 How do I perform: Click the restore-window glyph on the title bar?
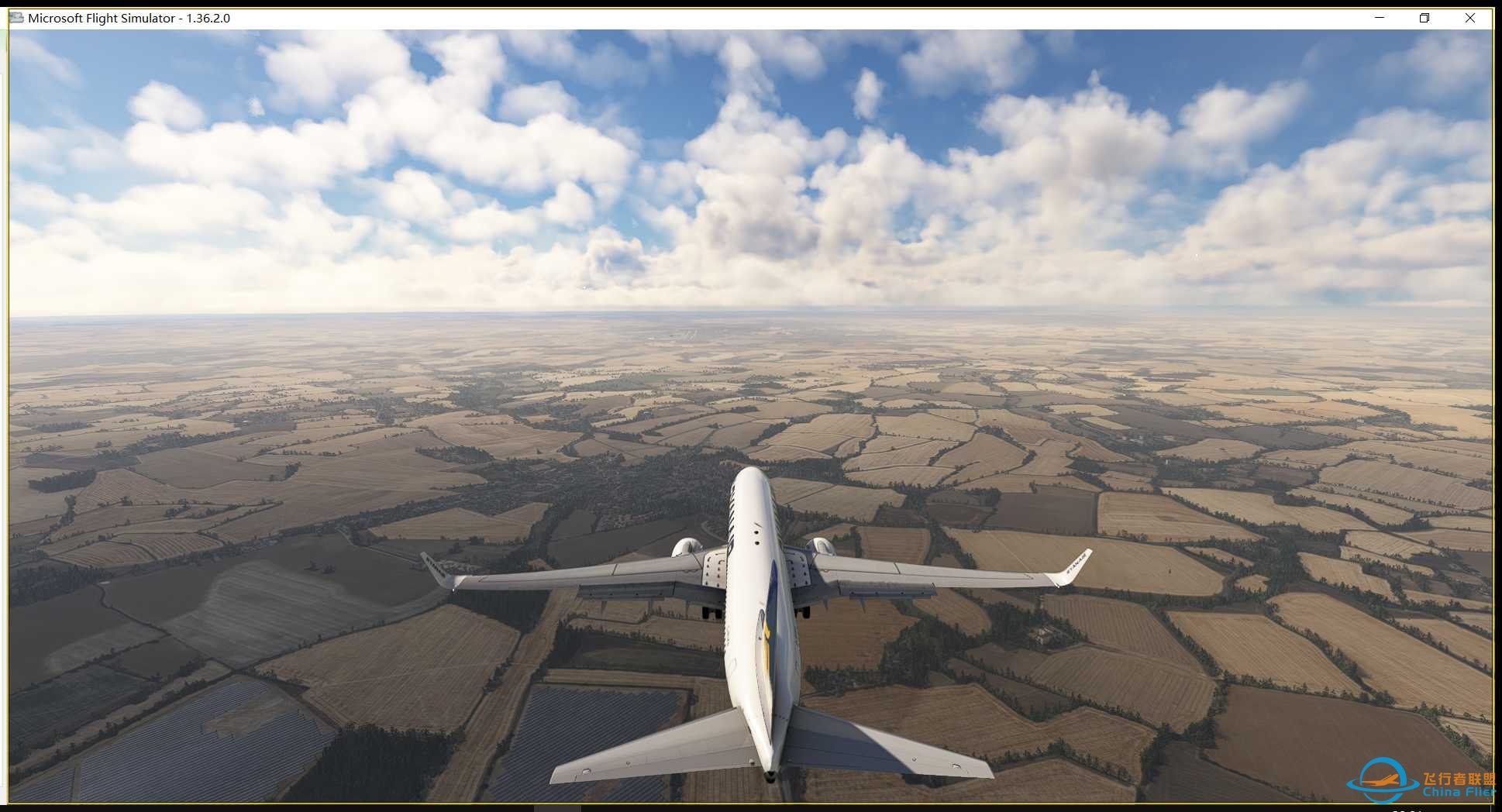coord(1424,17)
